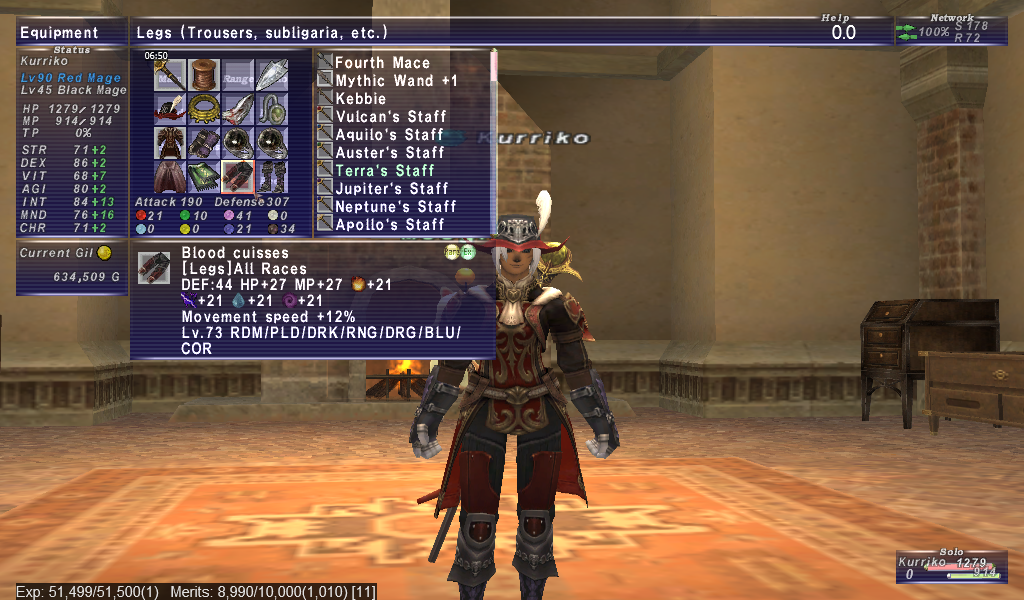Click the Auster's Staff entry
Viewport: 1024px width, 600px height.
point(389,153)
